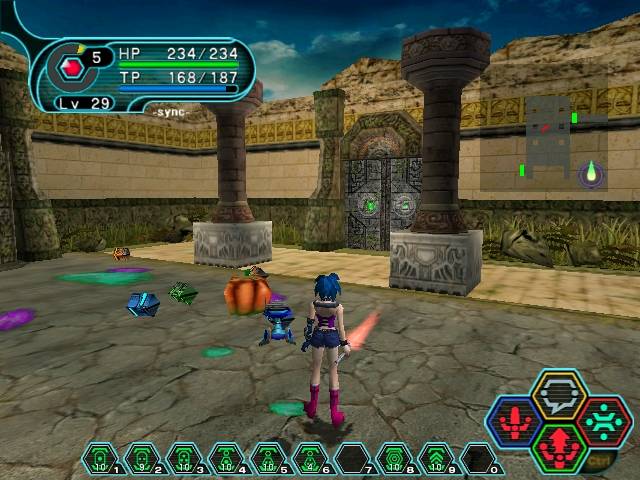Use hotbar slot 6 with count 4
Viewport: 640px width, 480px height.
(310, 458)
